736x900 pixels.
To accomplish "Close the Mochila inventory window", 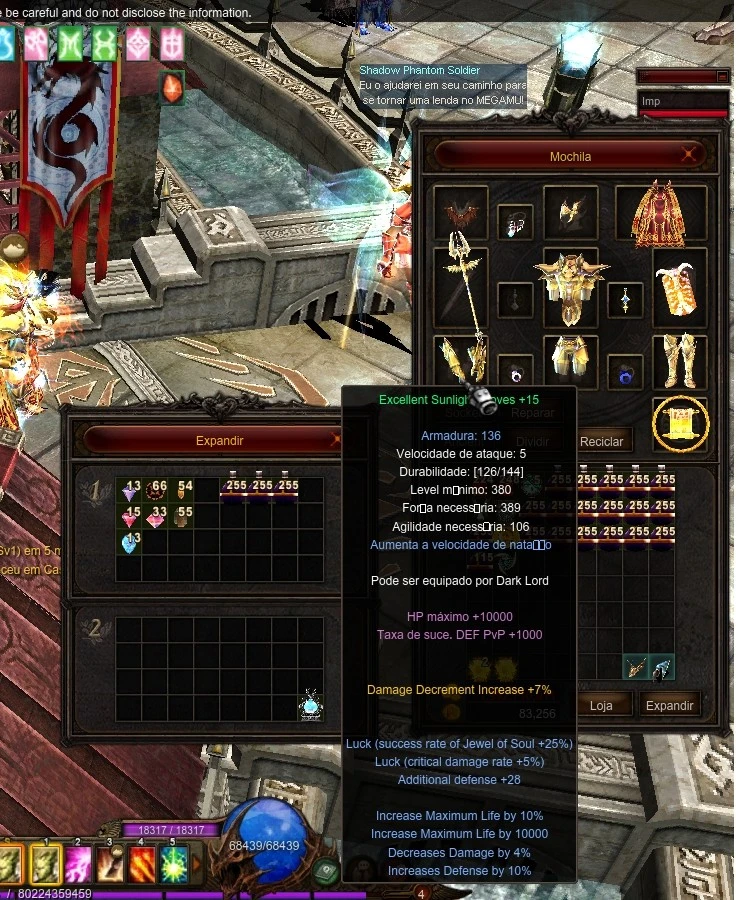I will [688, 155].
